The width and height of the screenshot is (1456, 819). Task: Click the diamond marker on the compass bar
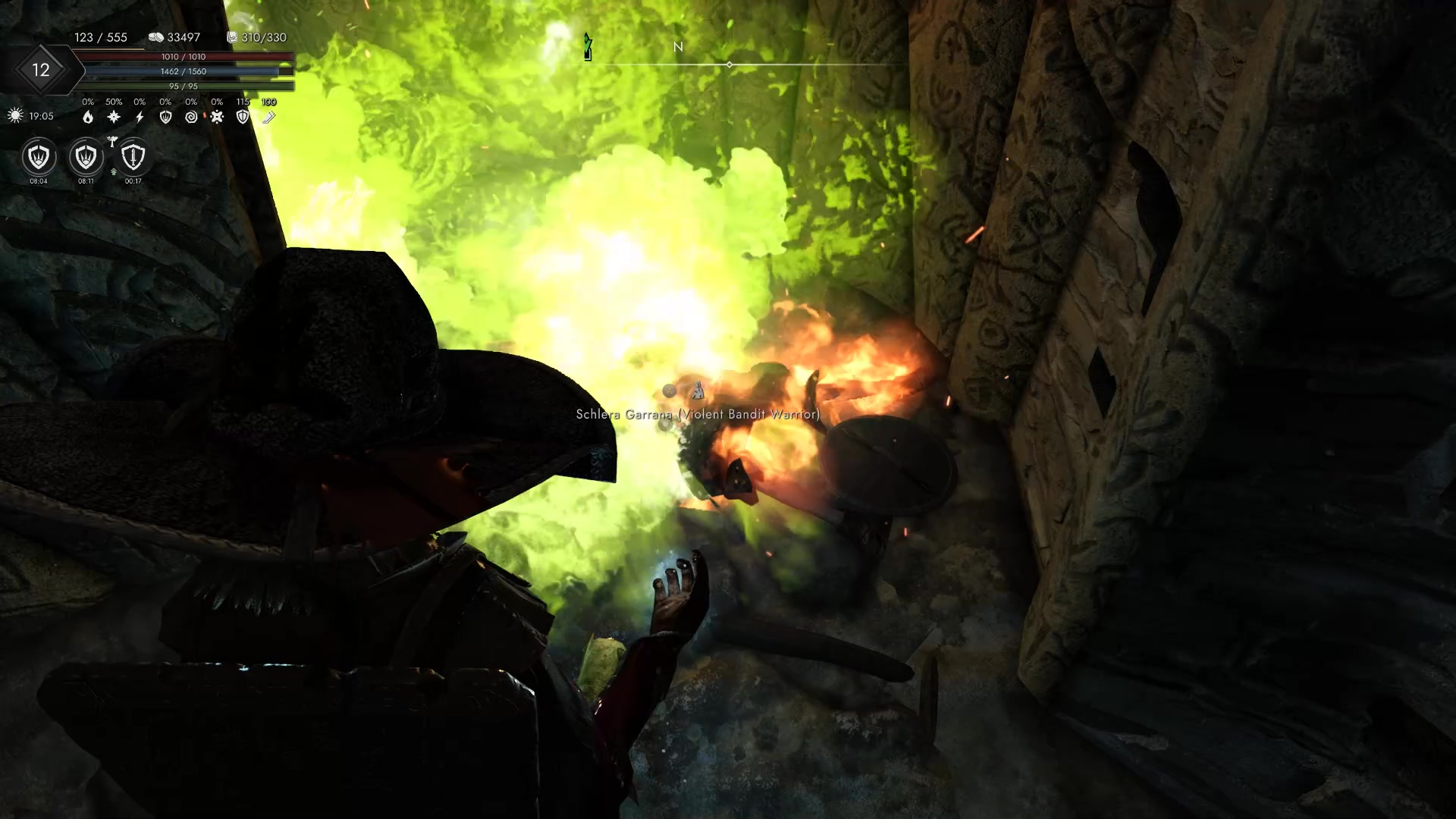click(x=730, y=64)
